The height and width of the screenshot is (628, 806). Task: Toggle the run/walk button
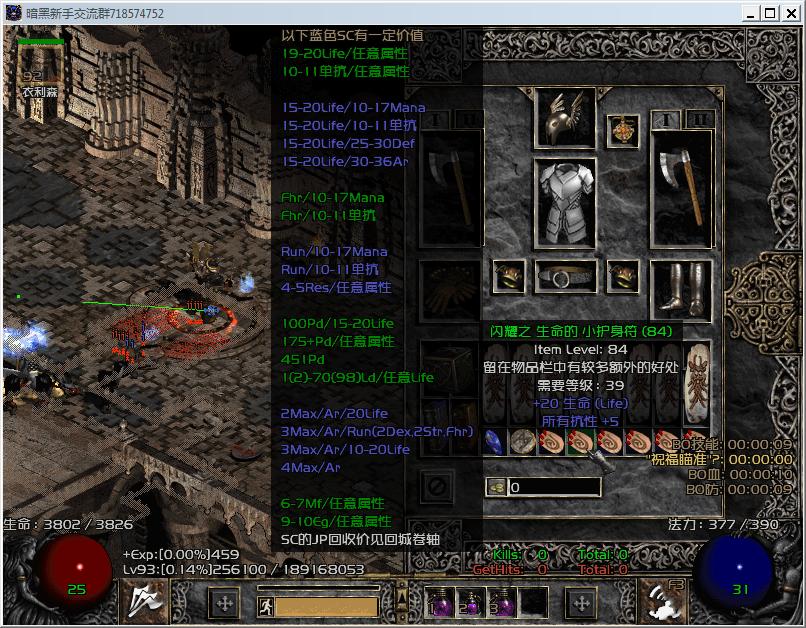[266, 605]
